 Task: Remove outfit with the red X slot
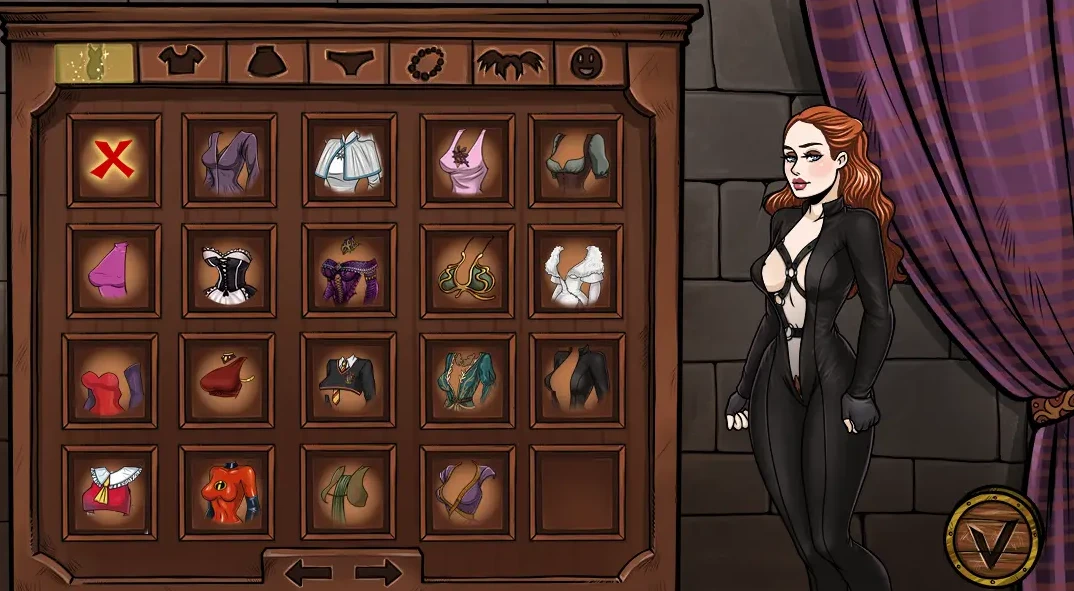(113, 160)
